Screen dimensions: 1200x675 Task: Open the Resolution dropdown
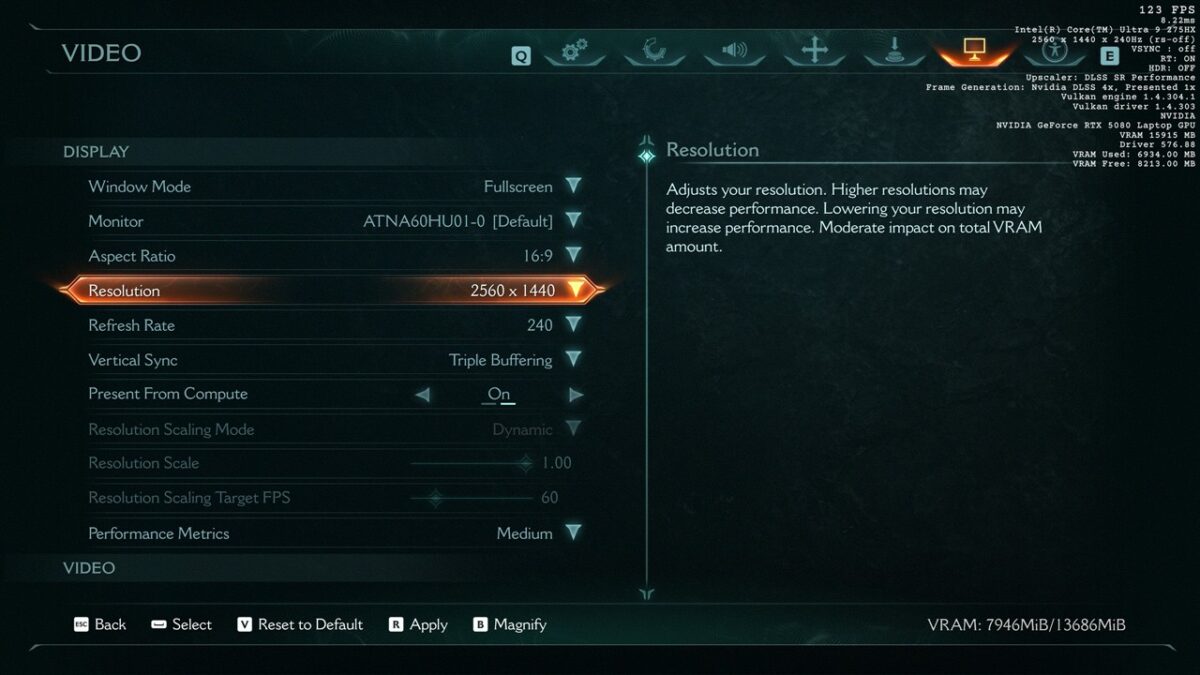[575, 291]
